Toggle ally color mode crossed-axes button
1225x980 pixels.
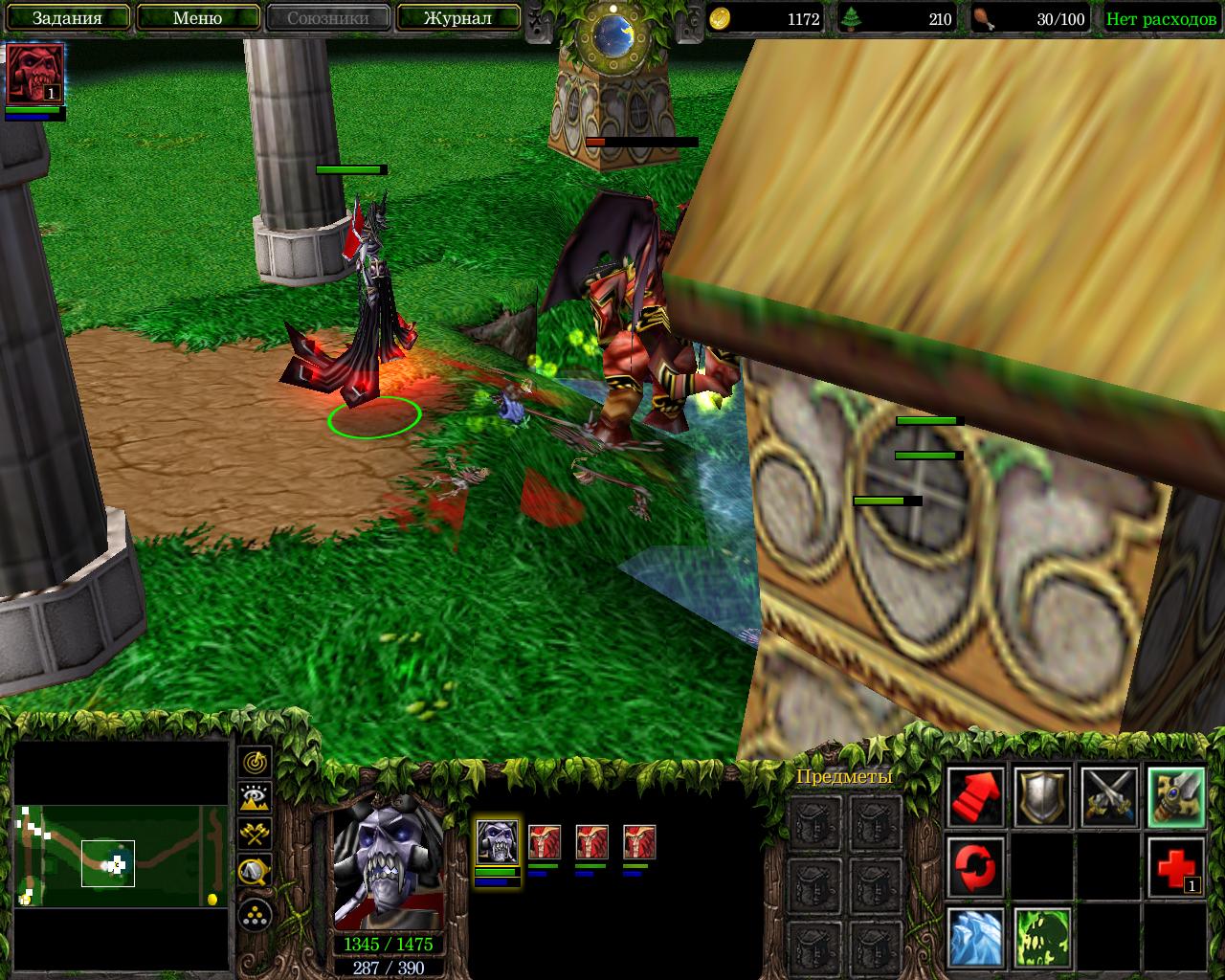(255, 834)
